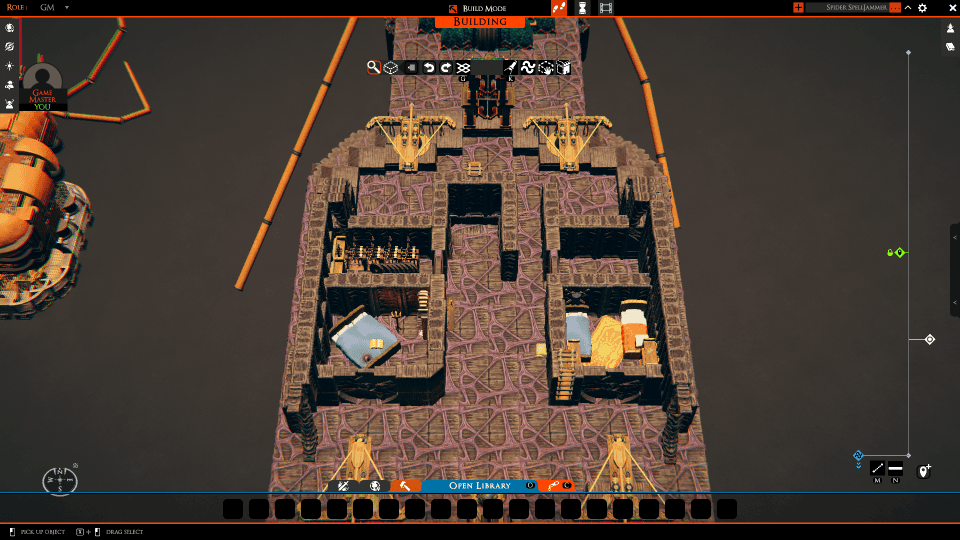Click the add location marker pin icon
960x540 pixels.
tap(924, 470)
